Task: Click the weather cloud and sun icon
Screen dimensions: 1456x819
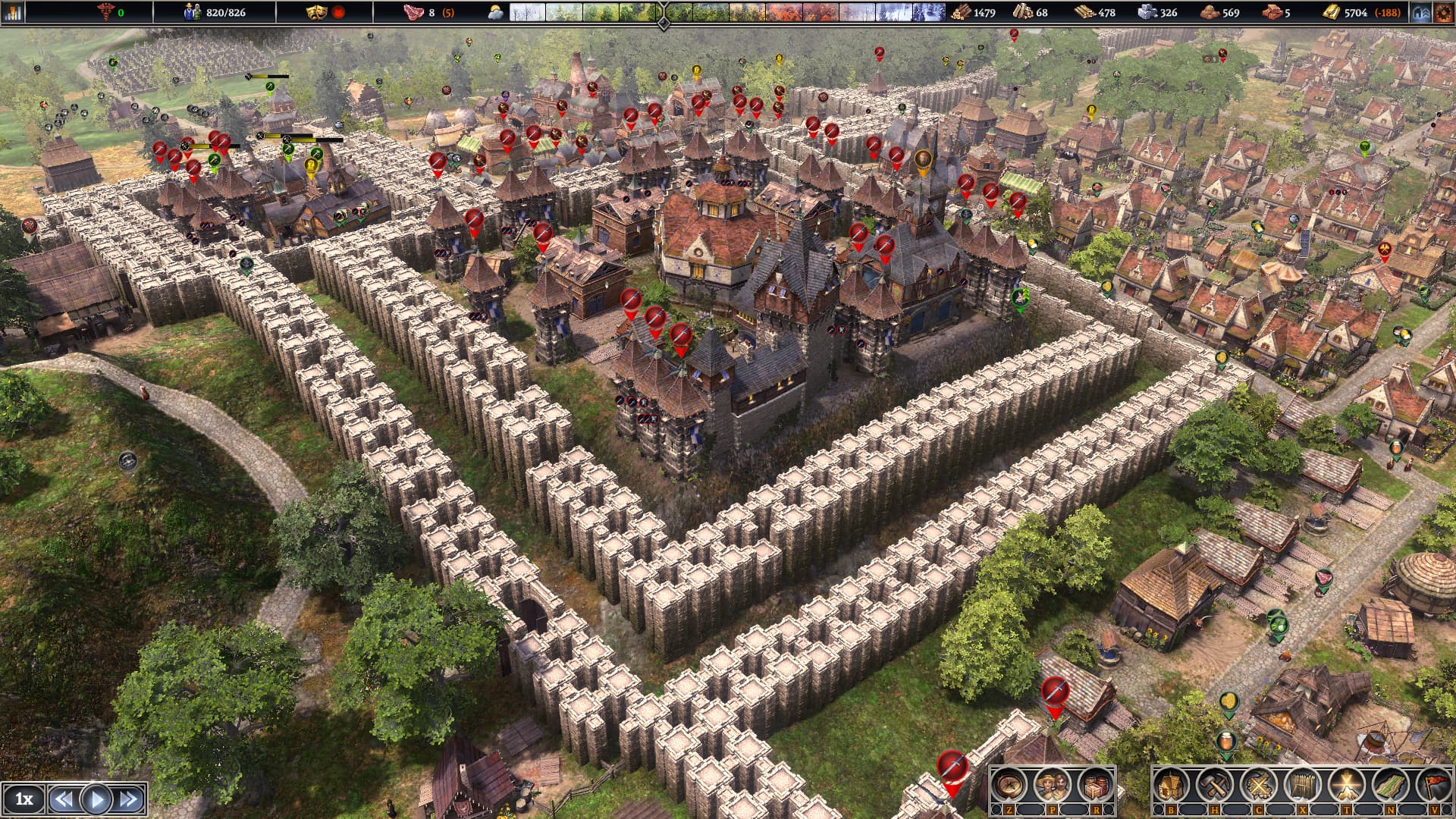Action: click(x=496, y=13)
